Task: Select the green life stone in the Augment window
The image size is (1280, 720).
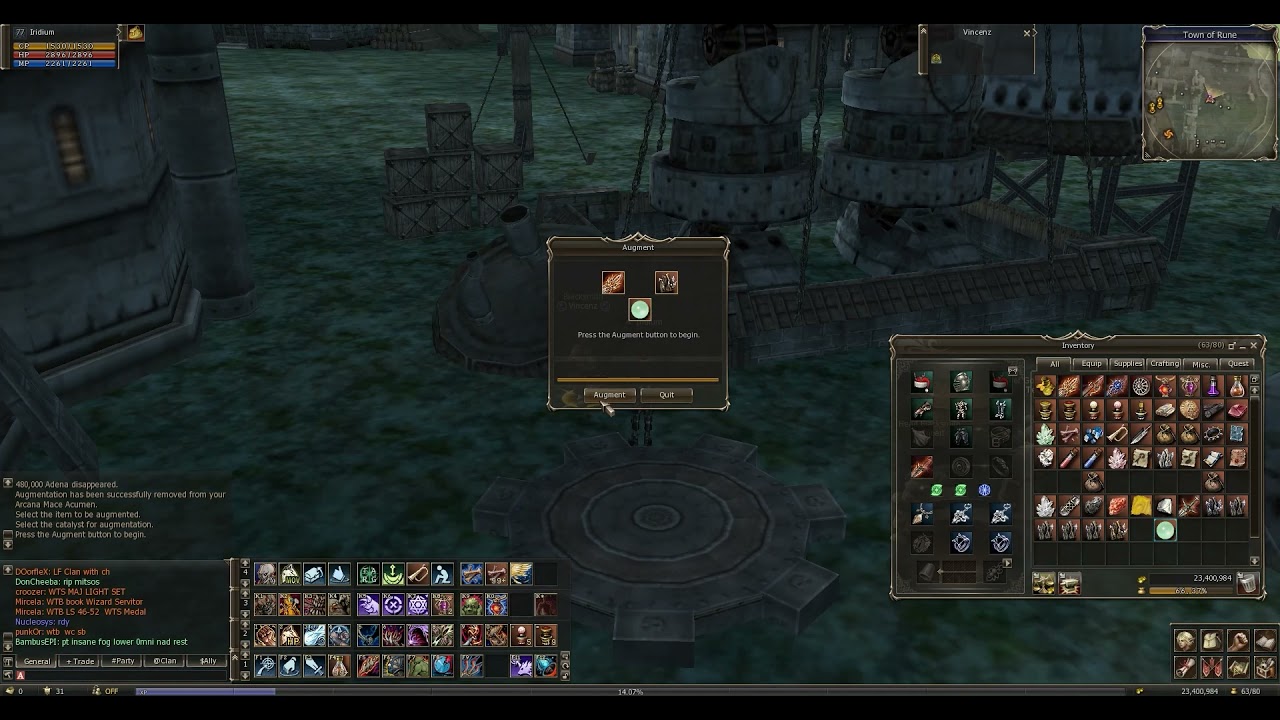Action: 640,310
